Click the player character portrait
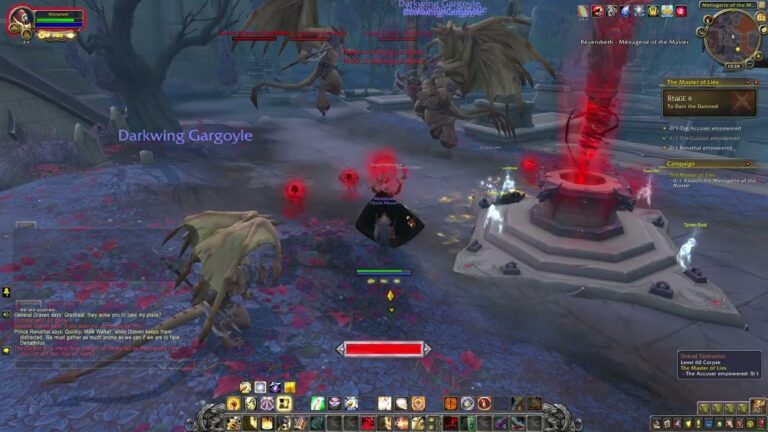768x432 pixels. click(x=20, y=21)
